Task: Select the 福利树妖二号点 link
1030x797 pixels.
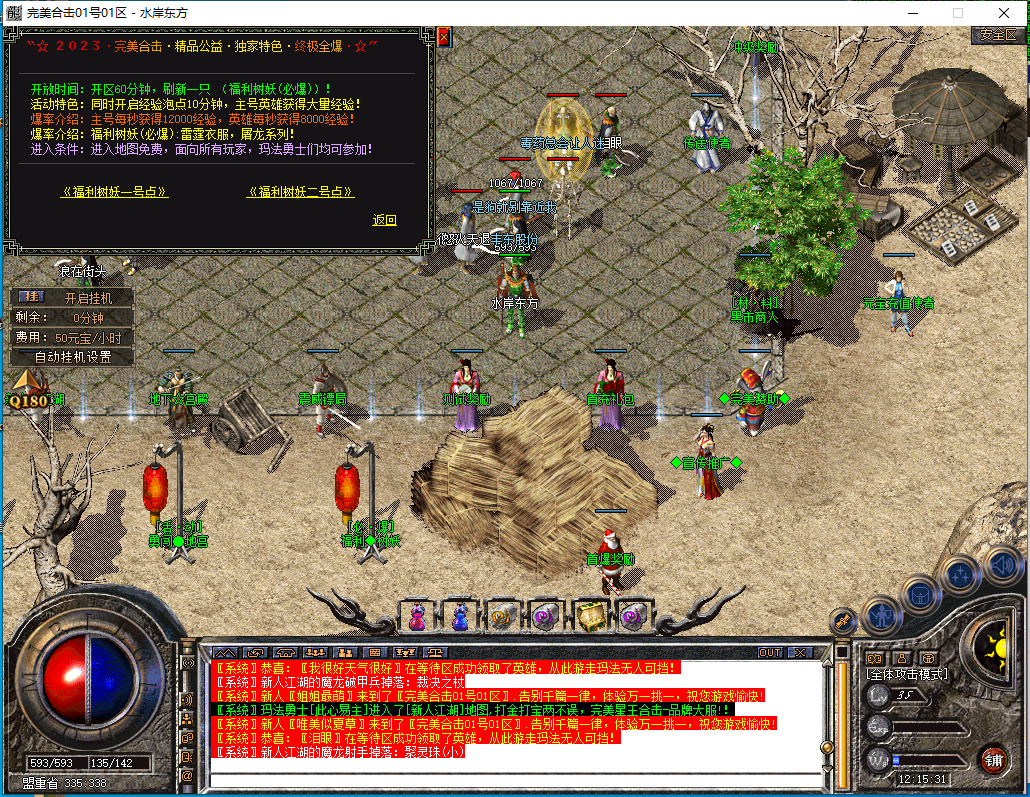Action: [x=300, y=192]
